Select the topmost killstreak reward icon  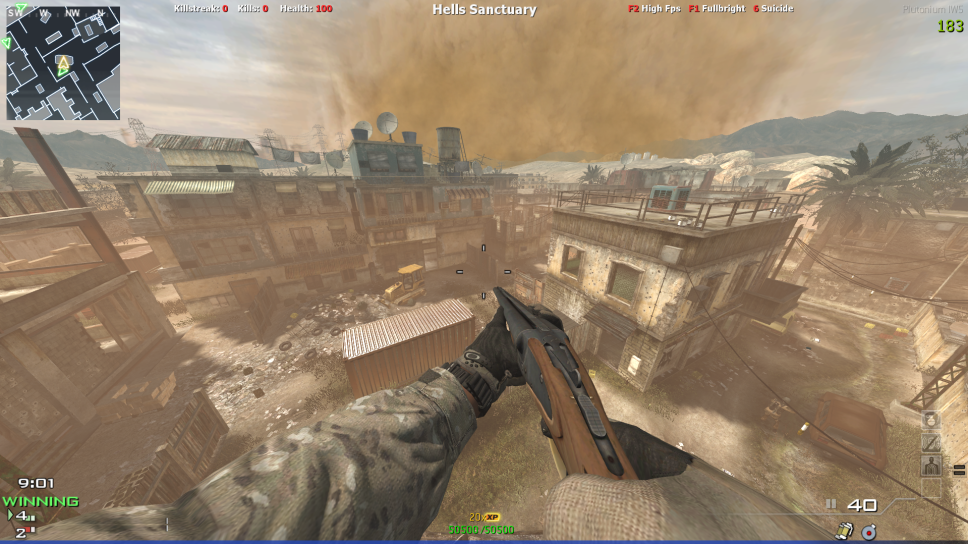click(931, 421)
